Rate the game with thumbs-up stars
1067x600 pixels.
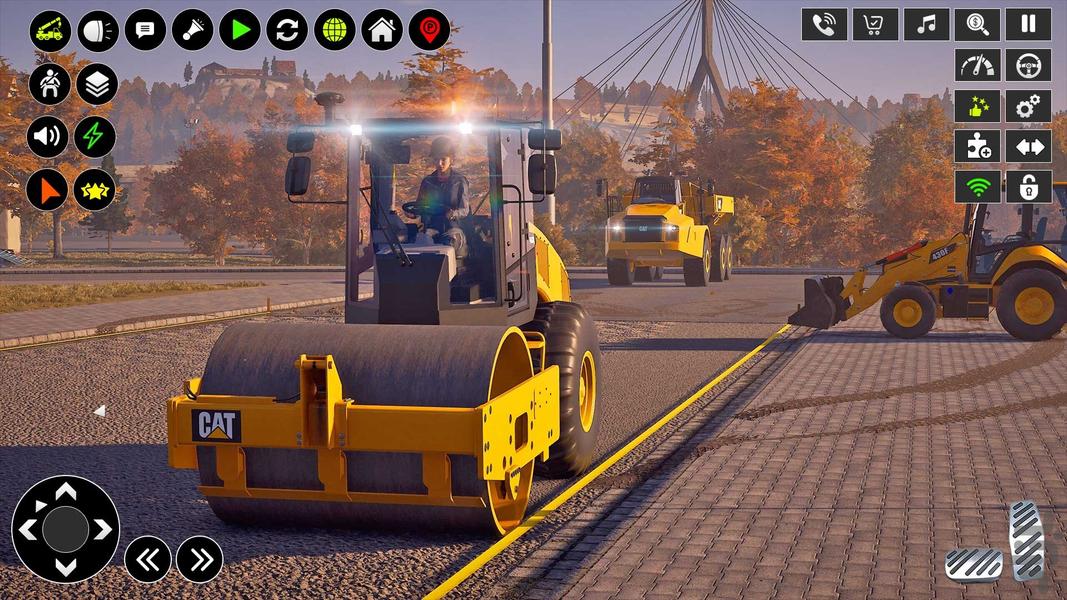[x=977, y=106]
